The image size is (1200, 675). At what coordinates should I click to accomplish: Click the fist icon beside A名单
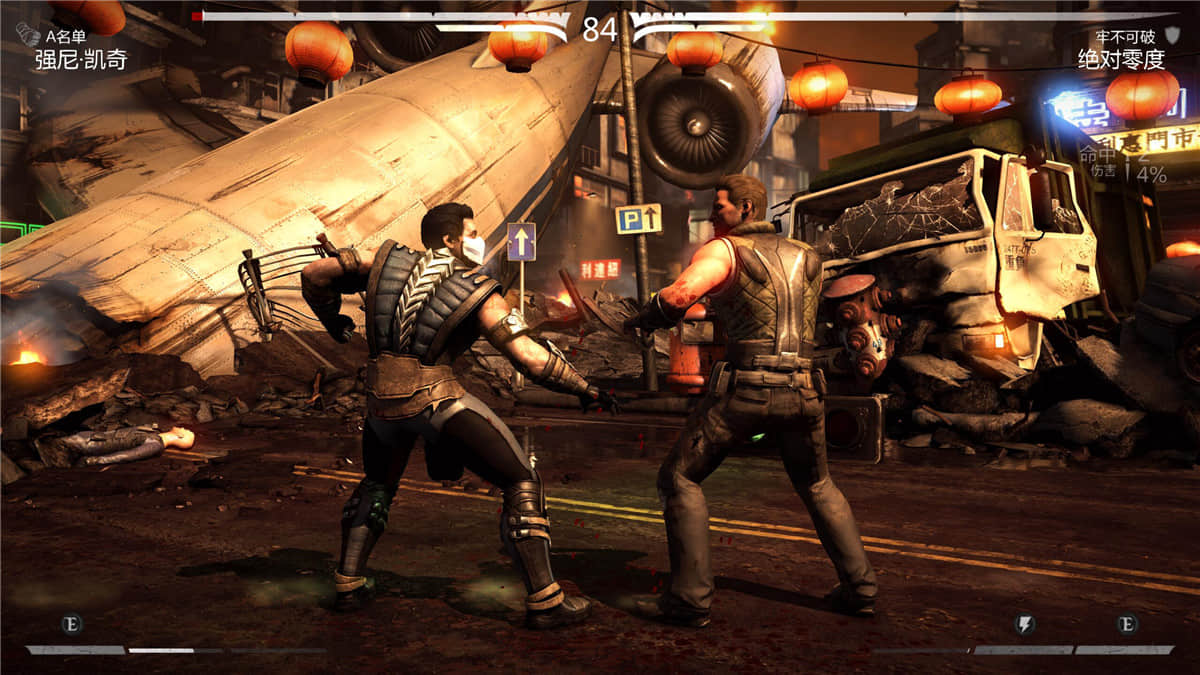(x=28, y=36)
